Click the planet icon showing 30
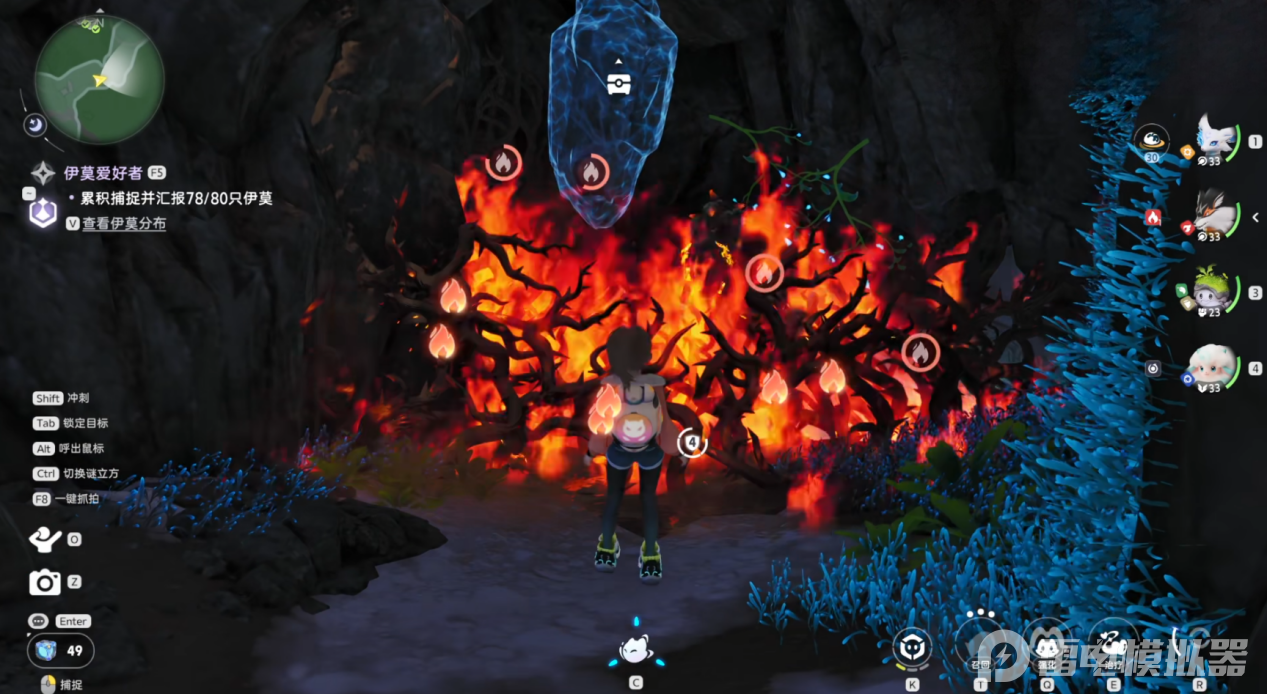1267x694 pixels. pyautogui.click(x=1152, y=141)
